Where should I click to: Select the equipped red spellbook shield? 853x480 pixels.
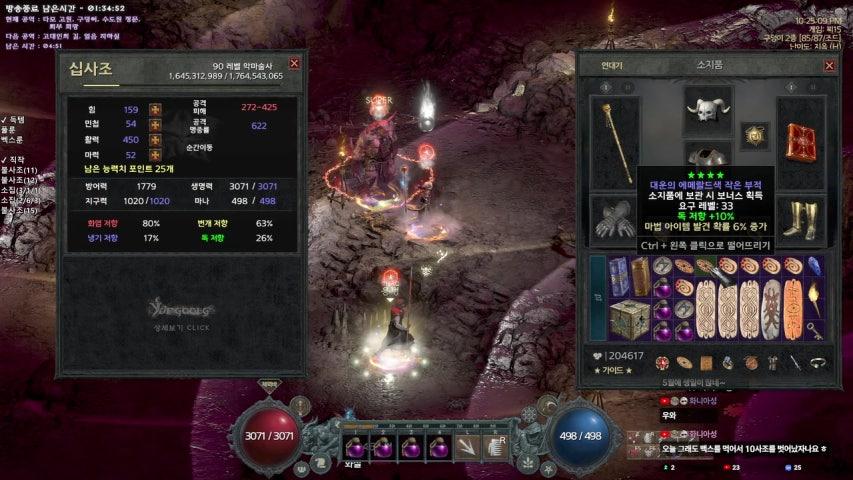click(800, 140)
